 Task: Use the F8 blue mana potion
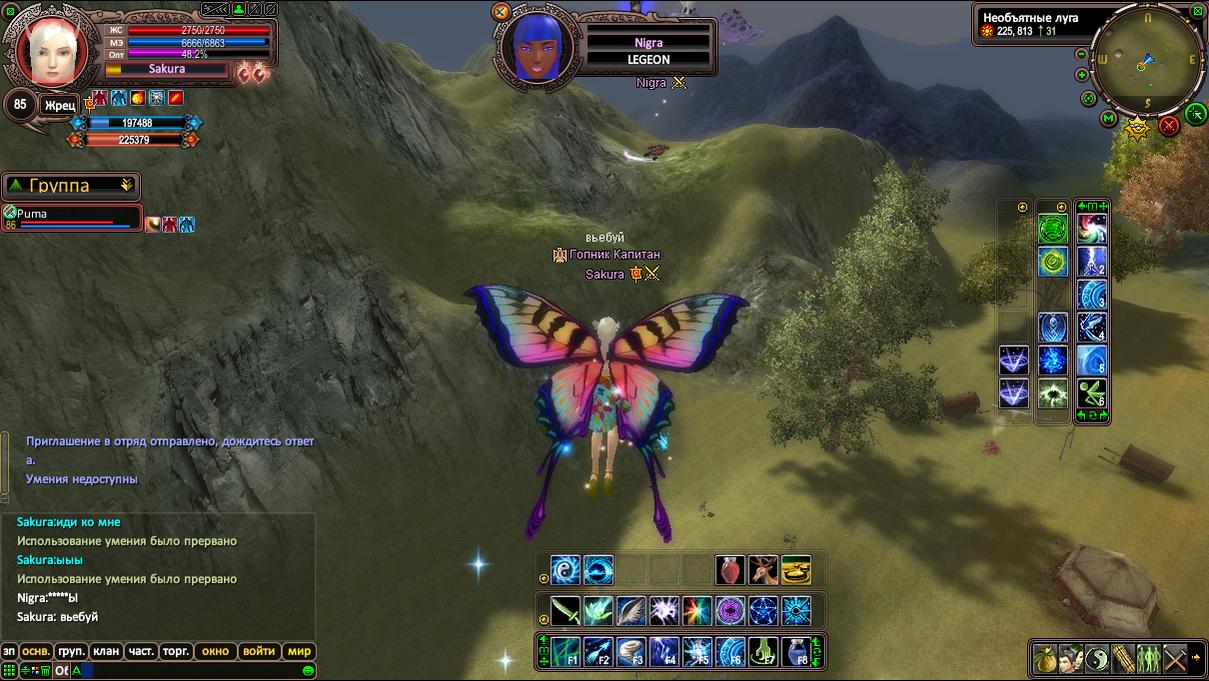[796, 651]
